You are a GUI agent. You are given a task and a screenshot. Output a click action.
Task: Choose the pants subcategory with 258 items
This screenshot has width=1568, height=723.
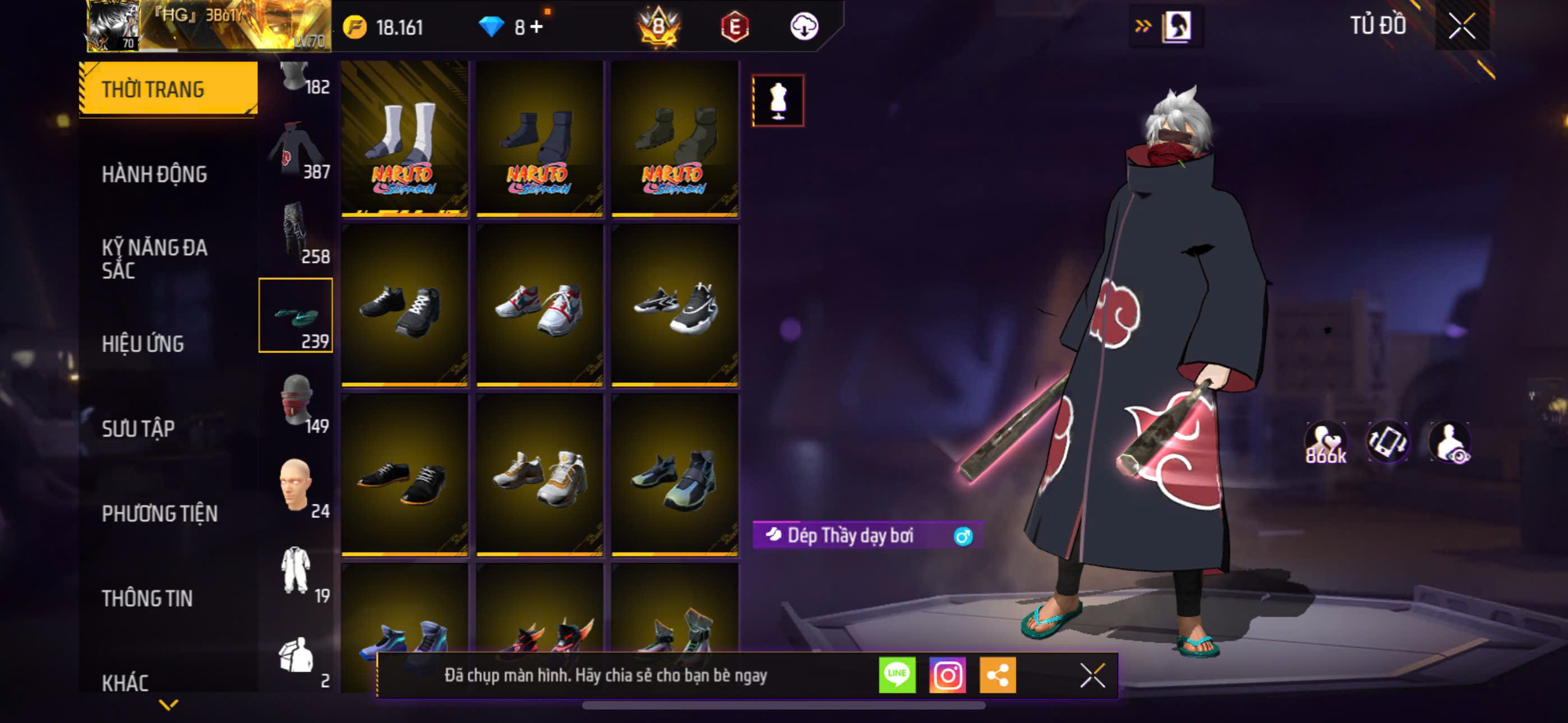pyautogui.click(x=296, y=234)
